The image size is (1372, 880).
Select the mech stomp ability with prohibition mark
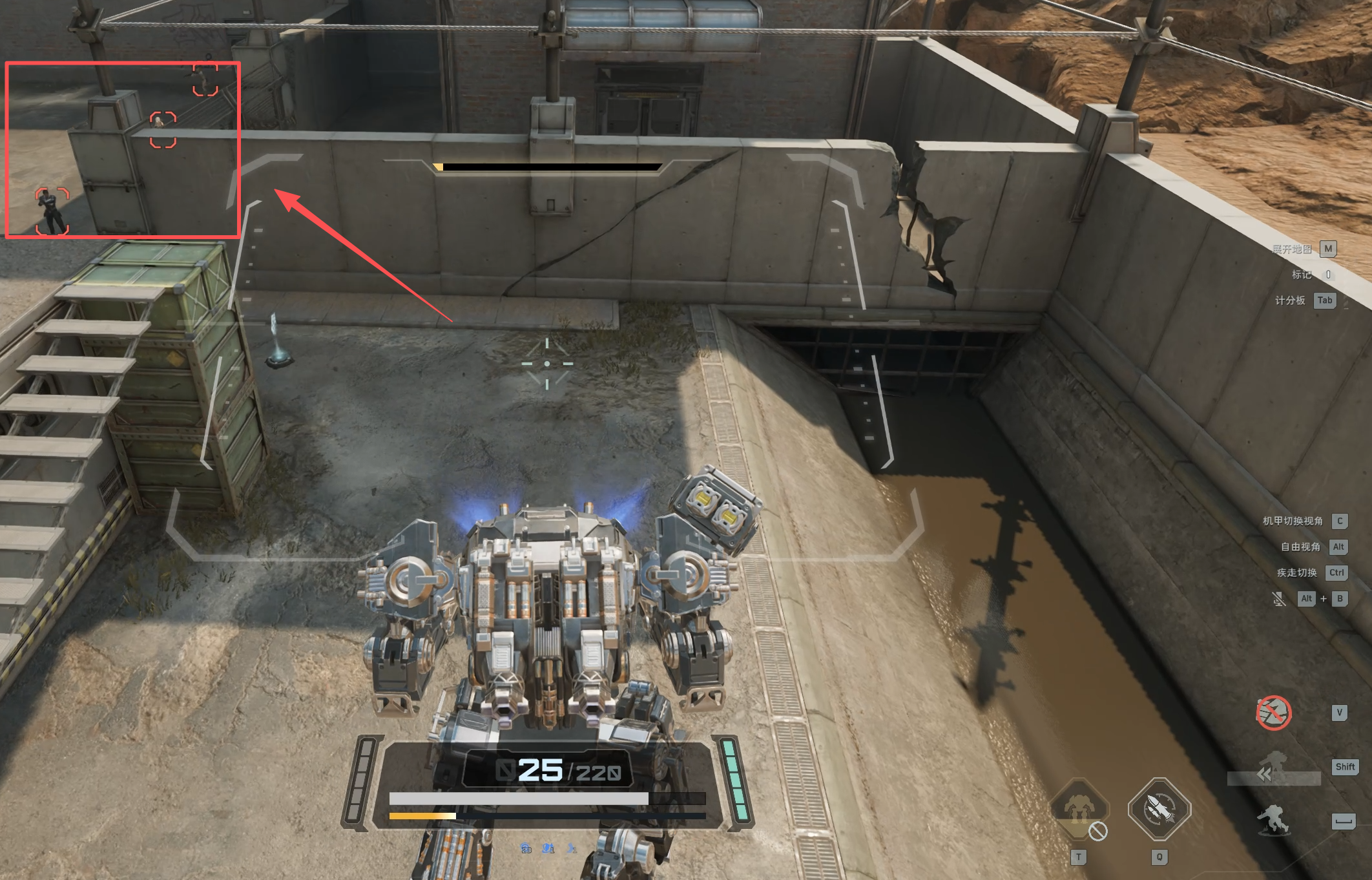click(x=1079, y=810)
